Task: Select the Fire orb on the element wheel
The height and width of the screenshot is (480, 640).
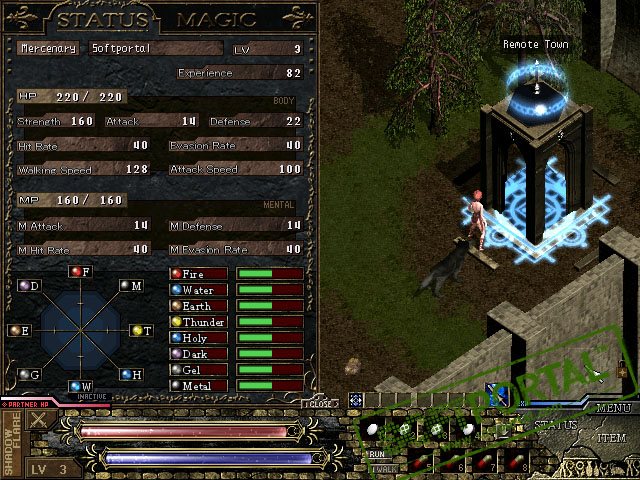Action: pos(76,272)
